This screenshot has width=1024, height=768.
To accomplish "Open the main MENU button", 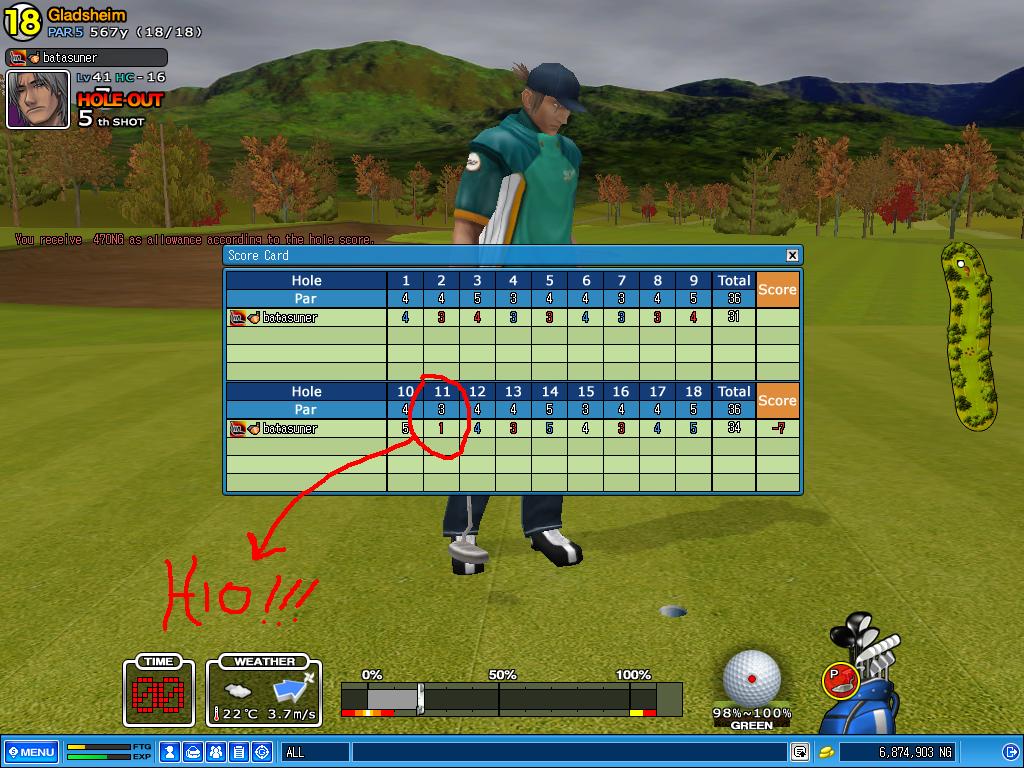I will pyautogui.click(x=31, y=752).
